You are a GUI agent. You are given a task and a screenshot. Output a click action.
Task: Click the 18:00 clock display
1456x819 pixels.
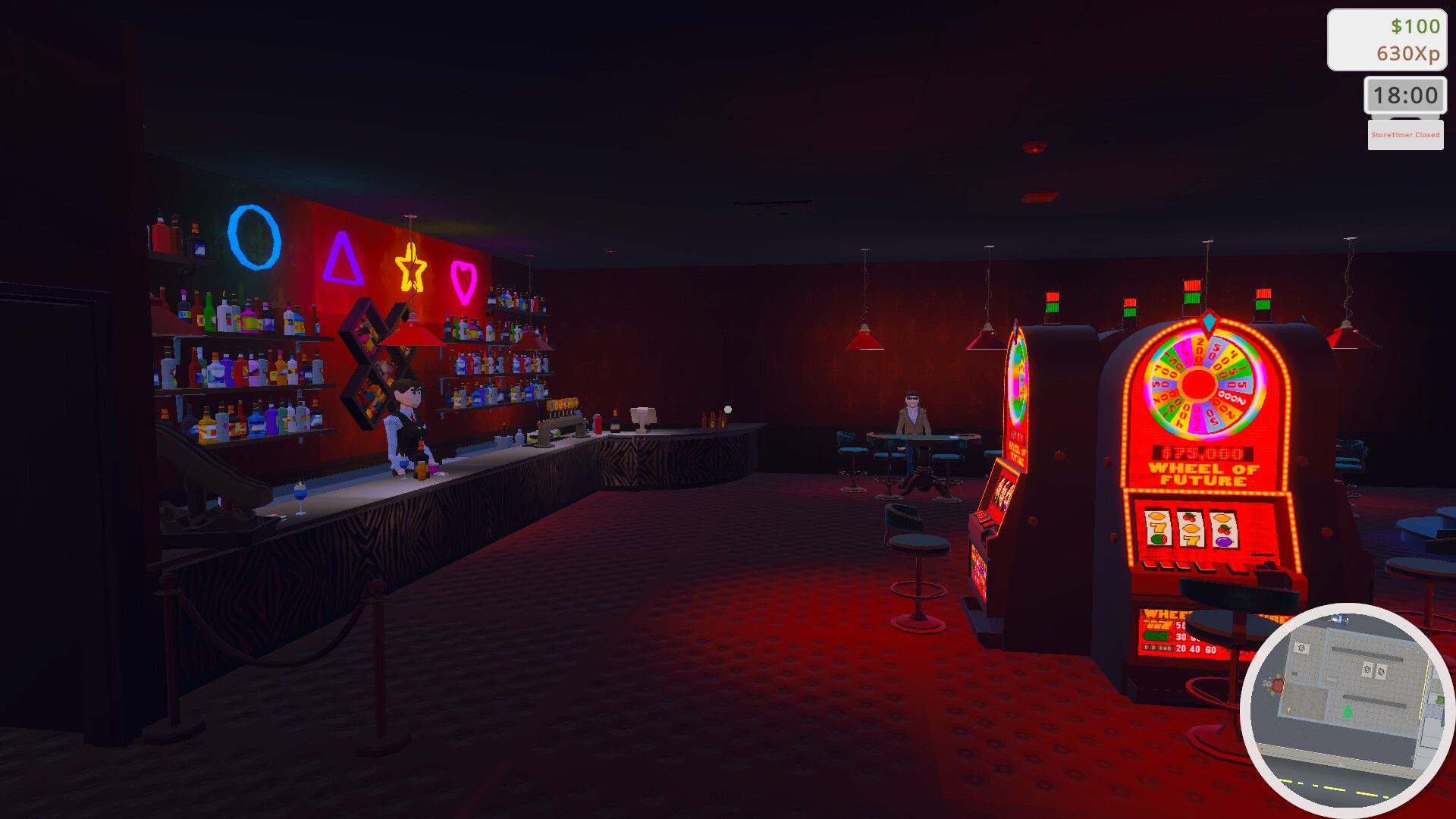(1404, 96)
